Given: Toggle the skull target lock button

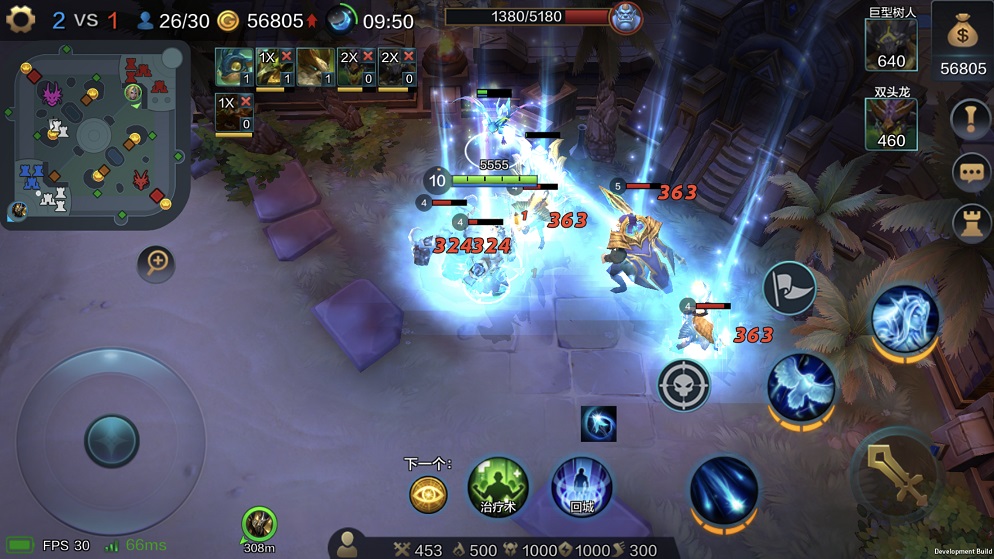Looking at the screenshot, I should pos(684,384).
